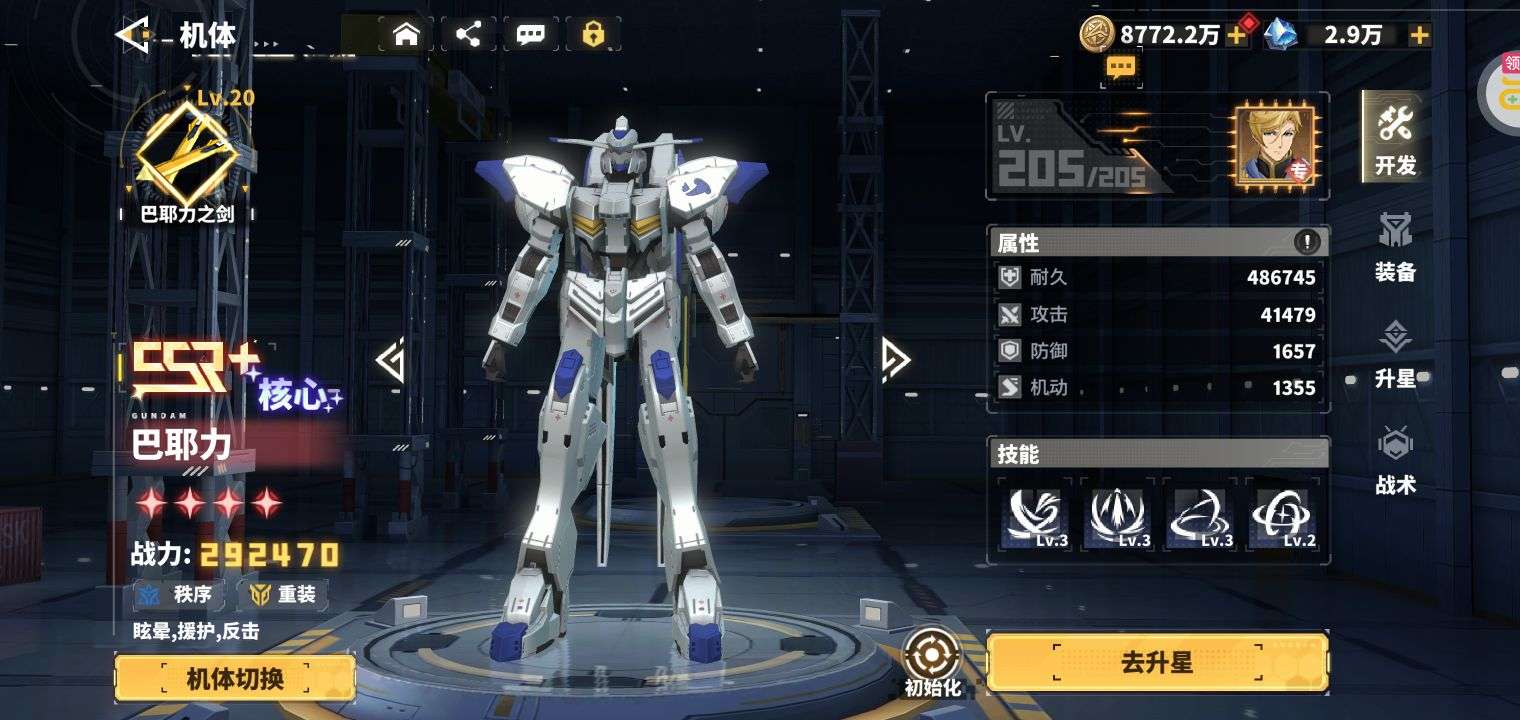
Task: View the next mech with right arrow
Action: 894,360
